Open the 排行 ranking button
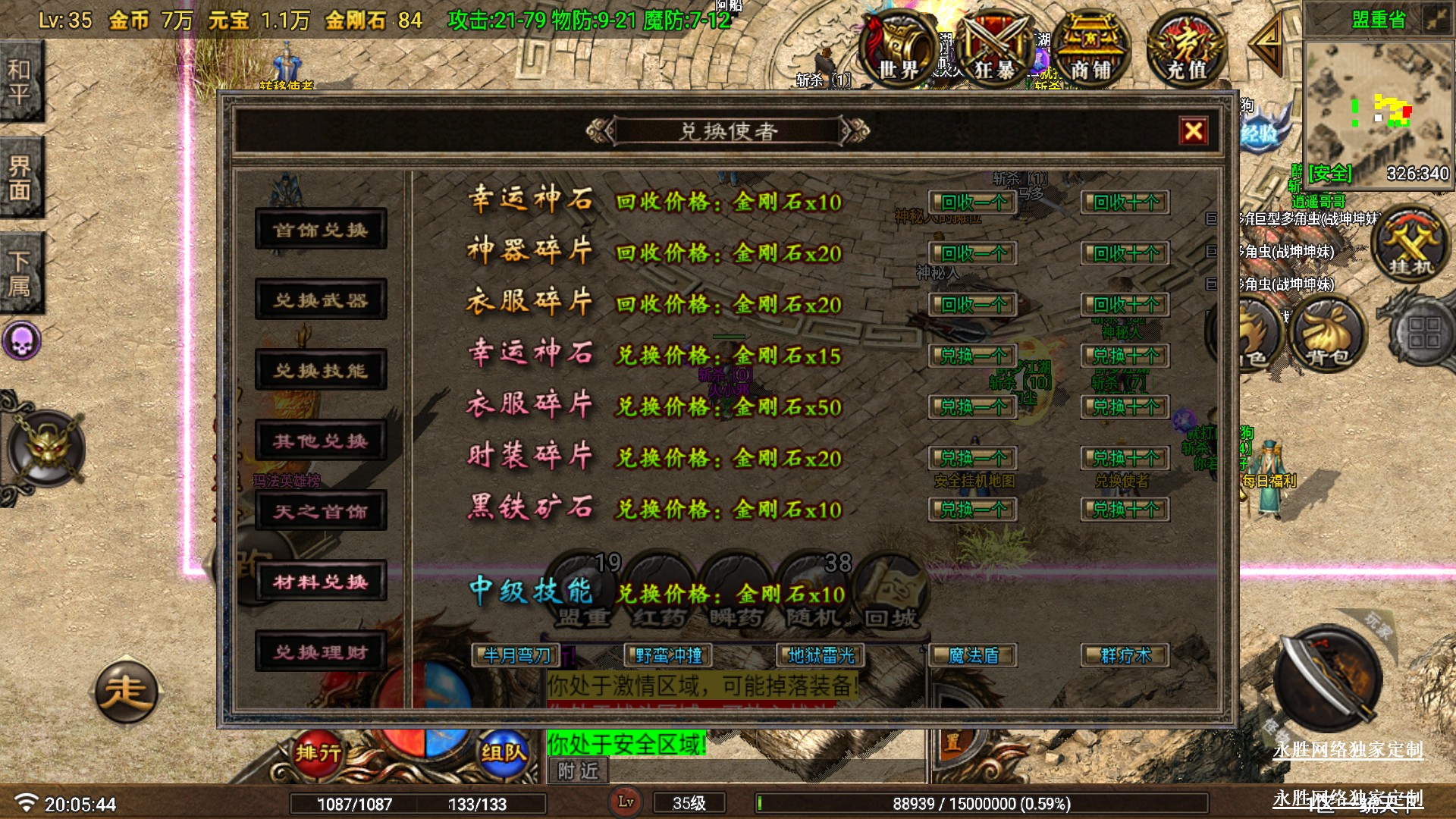 coord(318,752)
